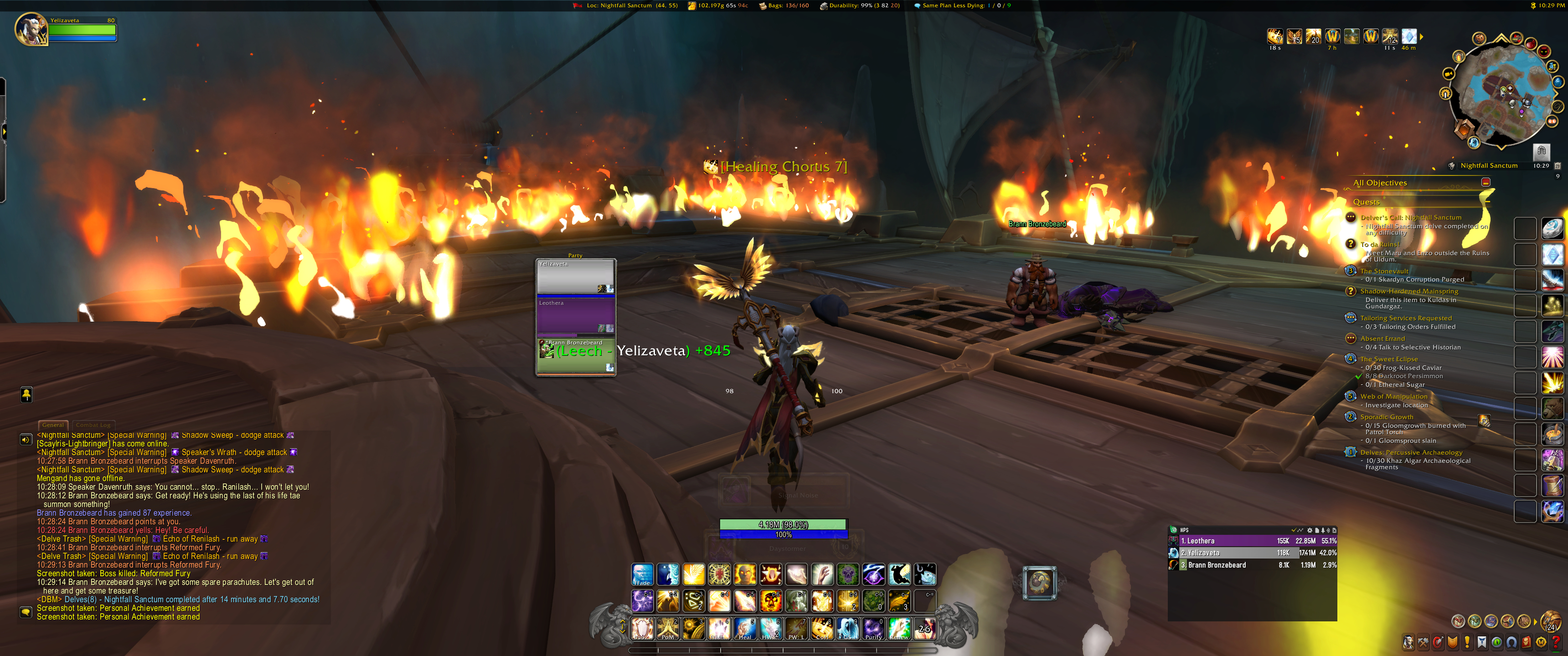Use the Renew spell on the action bar

pyautogui.click(x=899, y=629)
